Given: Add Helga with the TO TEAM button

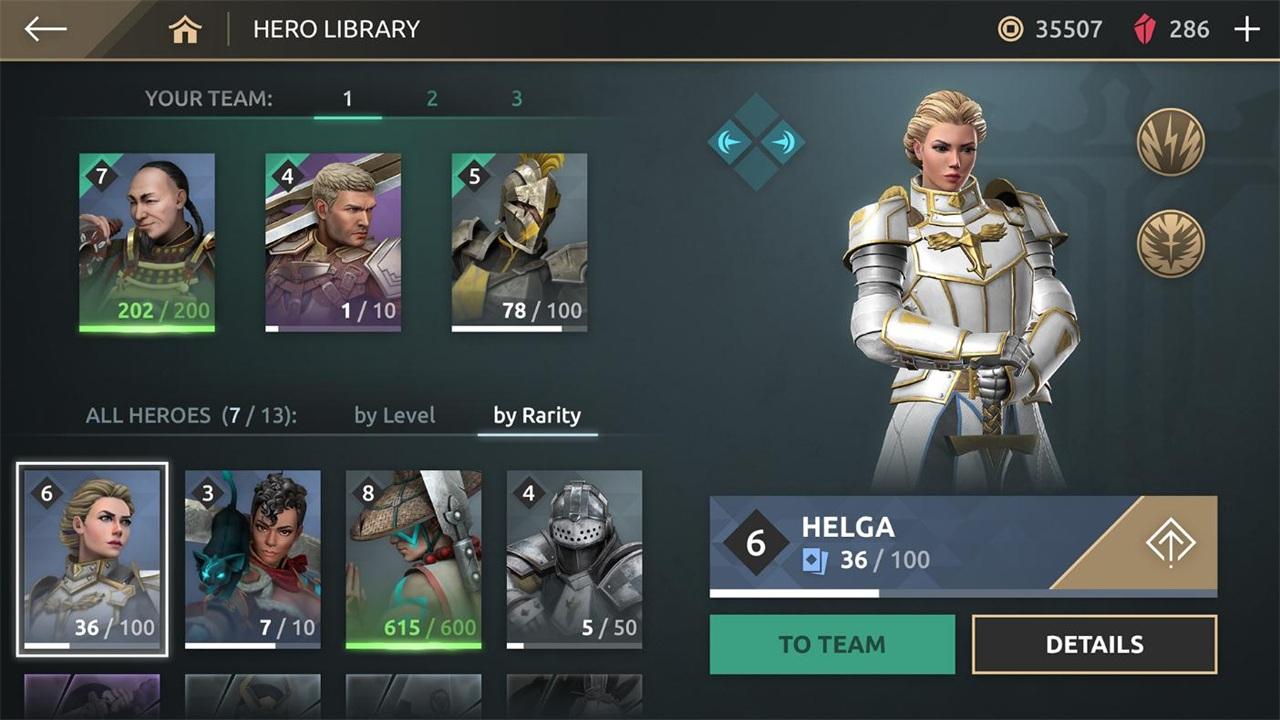Looking at the screenshot, I should (832, 645).
